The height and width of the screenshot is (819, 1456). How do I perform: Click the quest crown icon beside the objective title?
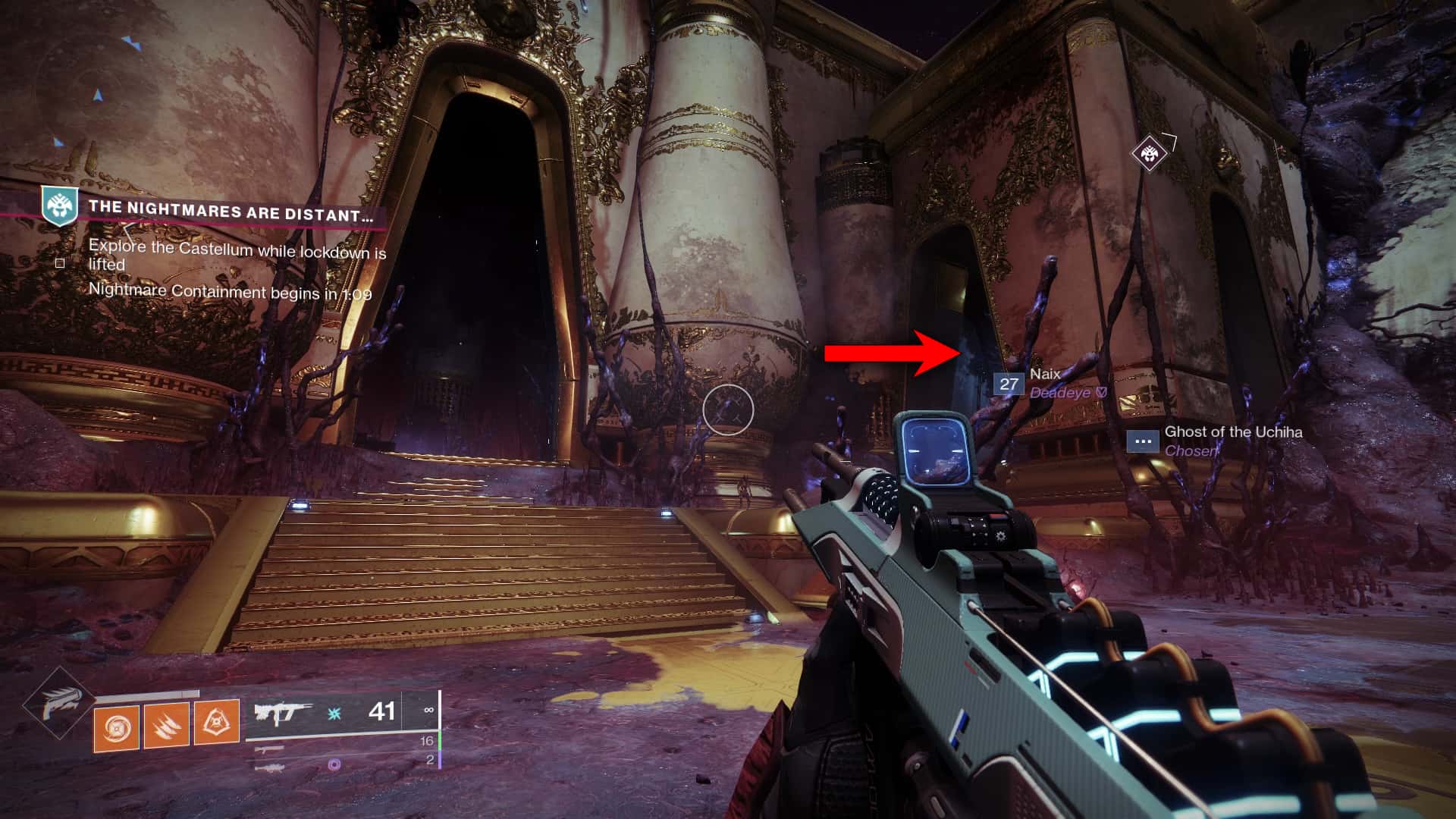[x=58, y=206]
